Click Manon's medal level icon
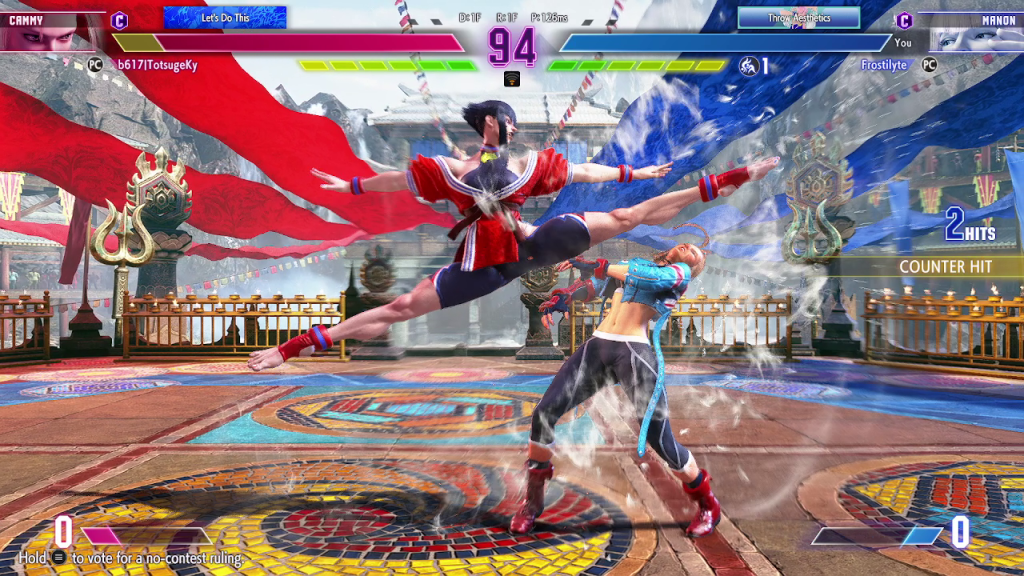This screenshot has height=576, width=1024. 749,66
